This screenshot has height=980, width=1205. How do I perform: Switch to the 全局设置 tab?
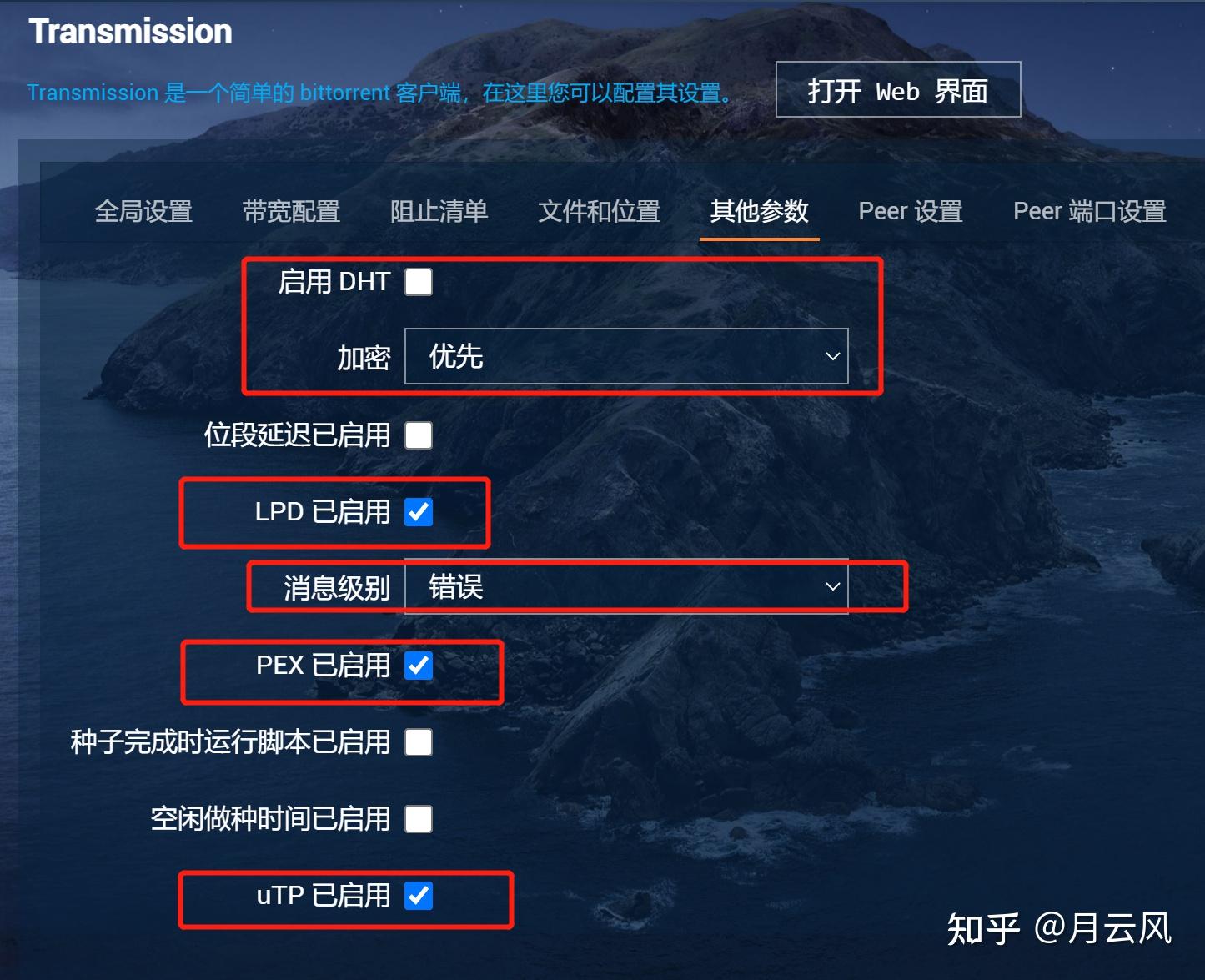coord(144,211)
